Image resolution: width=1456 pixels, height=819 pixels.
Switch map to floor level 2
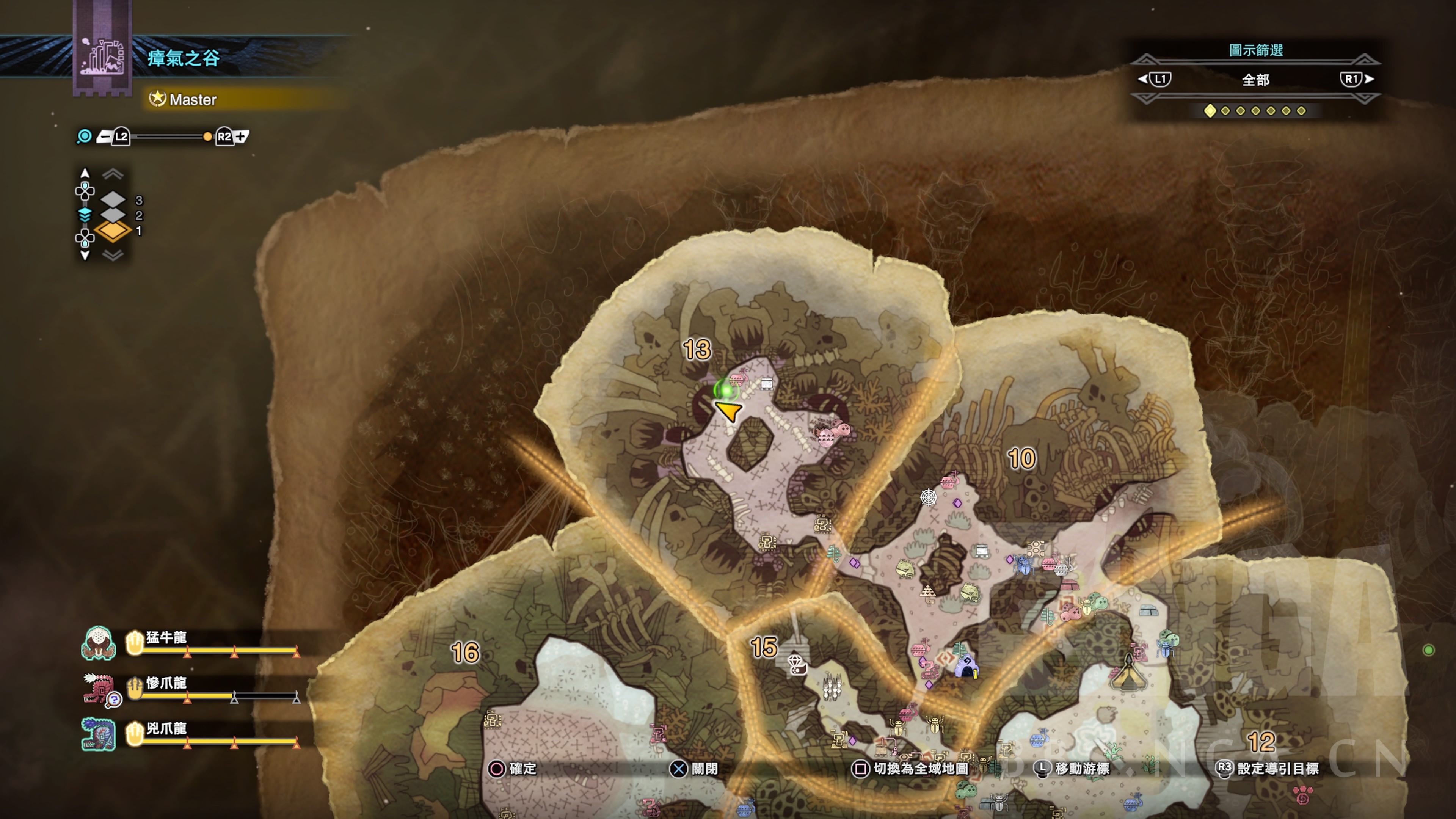coord(114,215)
